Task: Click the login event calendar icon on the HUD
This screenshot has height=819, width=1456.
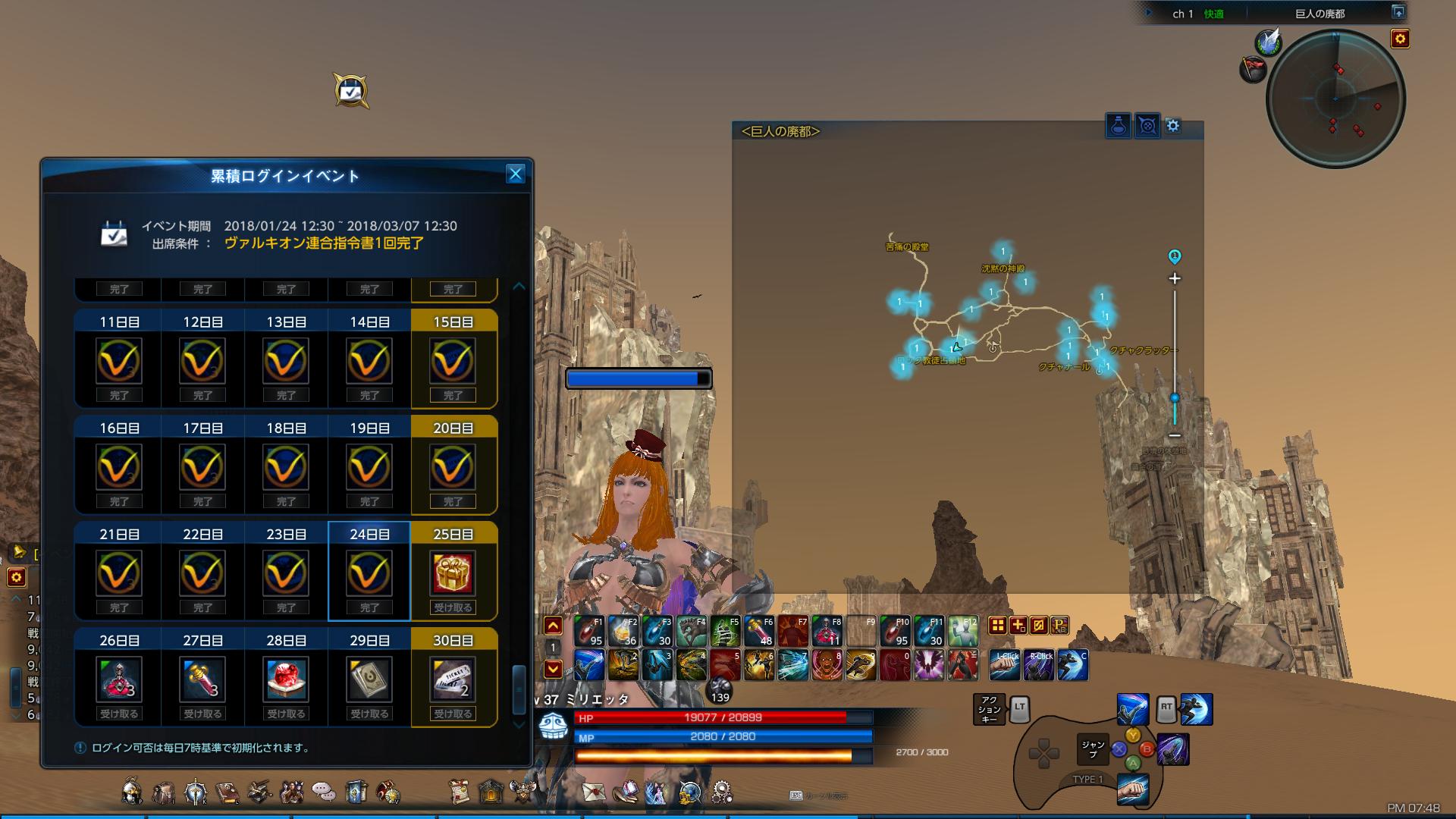Action: pos(350,91)
